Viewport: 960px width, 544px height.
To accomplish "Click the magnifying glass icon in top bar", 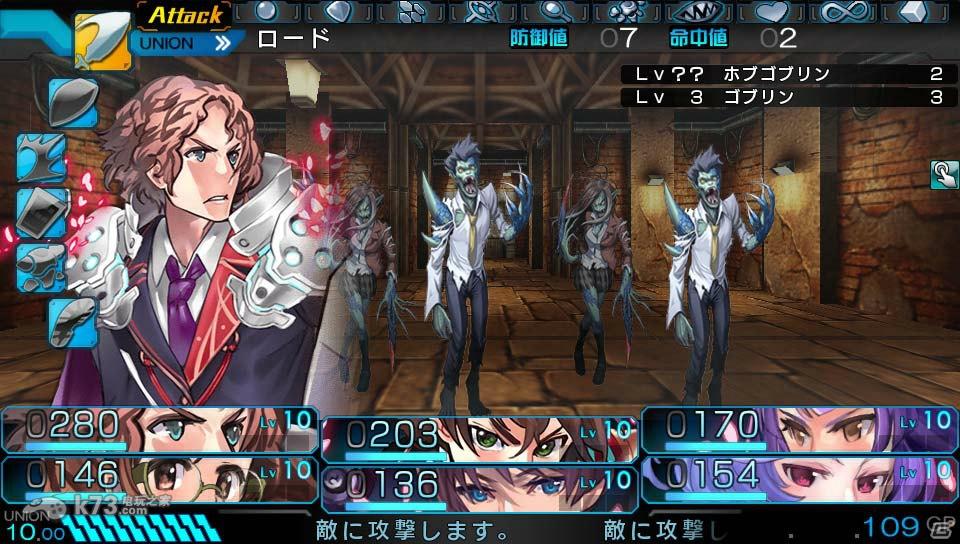I will [x=553, y=12].
